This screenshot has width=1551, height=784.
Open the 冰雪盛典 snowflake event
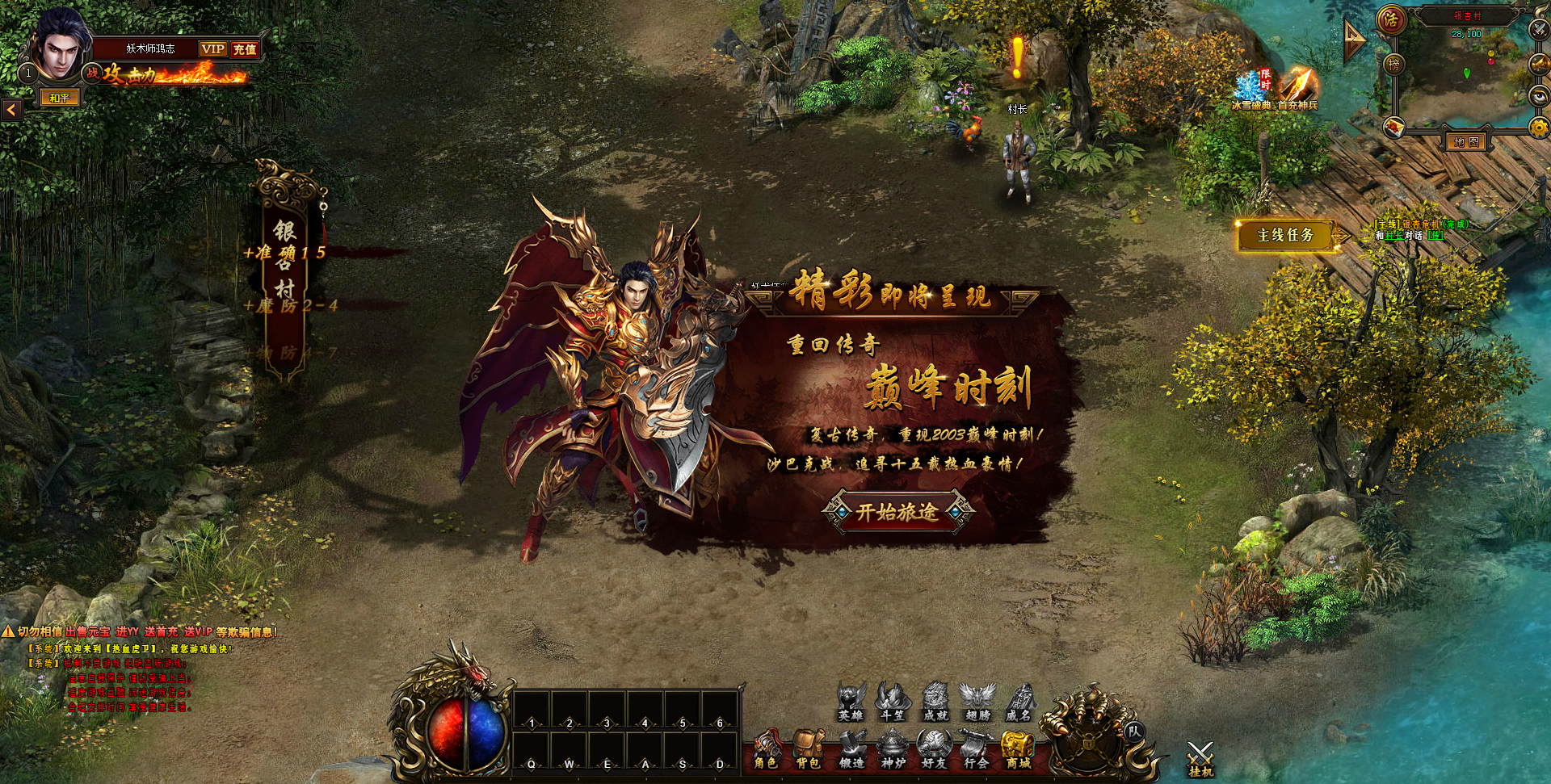(1250, 89)
